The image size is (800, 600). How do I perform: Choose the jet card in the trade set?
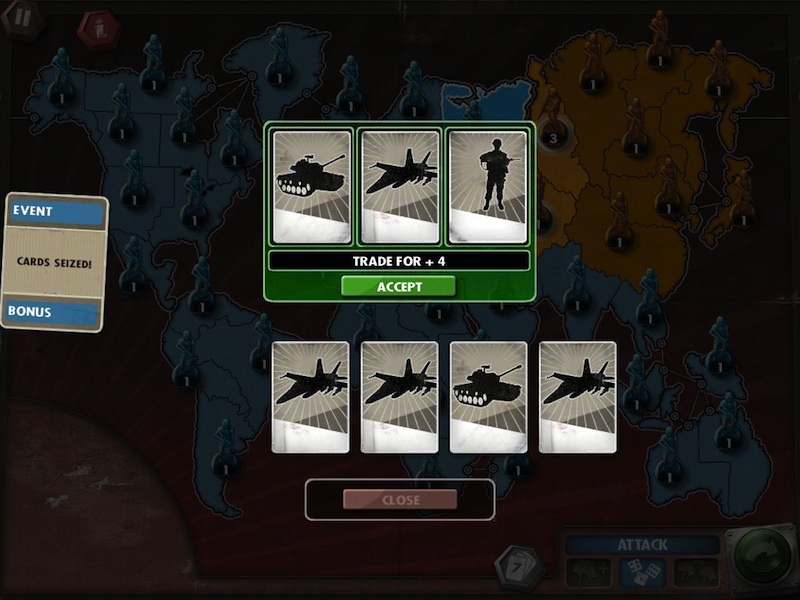click(x=399, y=186)
